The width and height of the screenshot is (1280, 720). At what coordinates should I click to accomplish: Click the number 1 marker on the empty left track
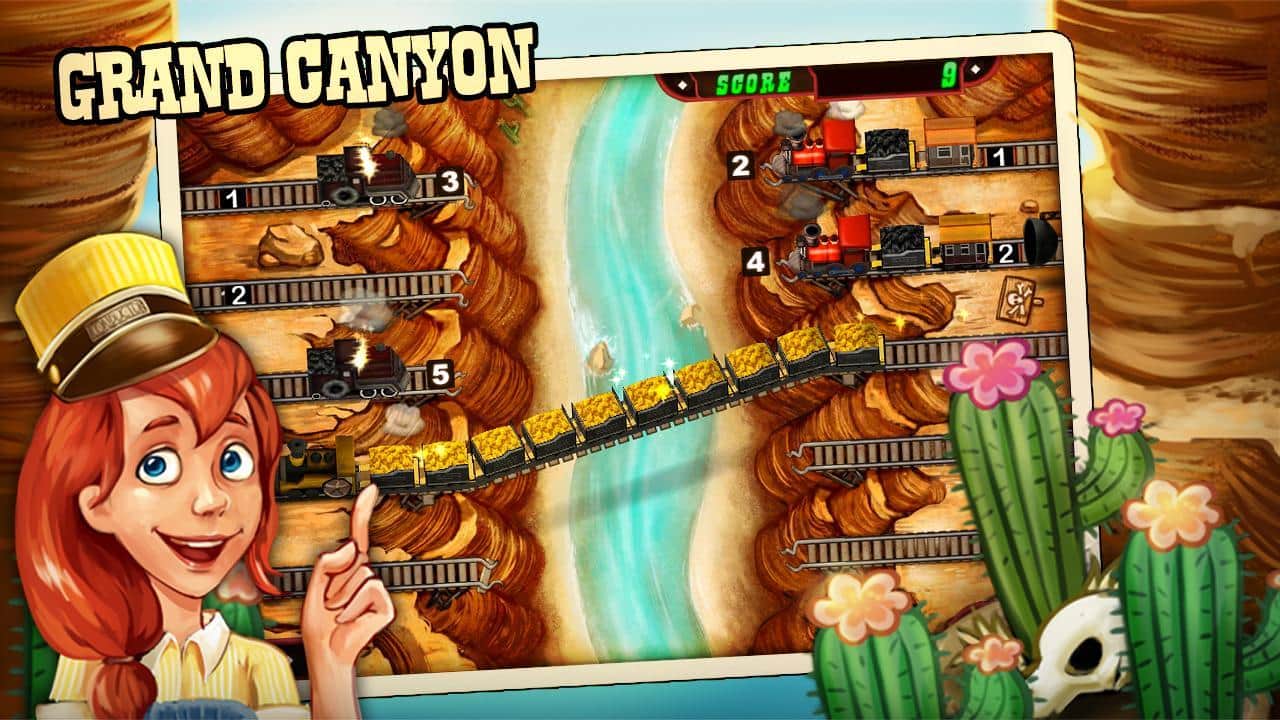coord(230,197)
